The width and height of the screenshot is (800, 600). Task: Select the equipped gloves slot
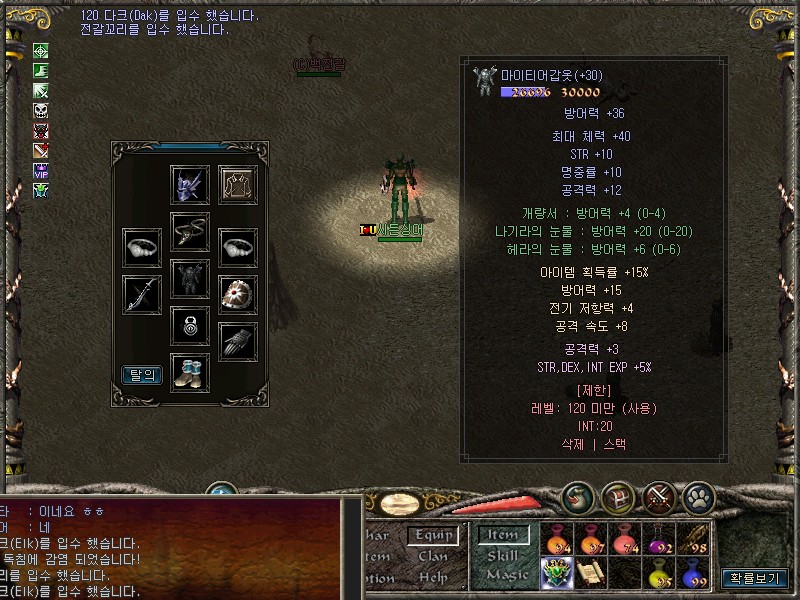tap(238, 342)
